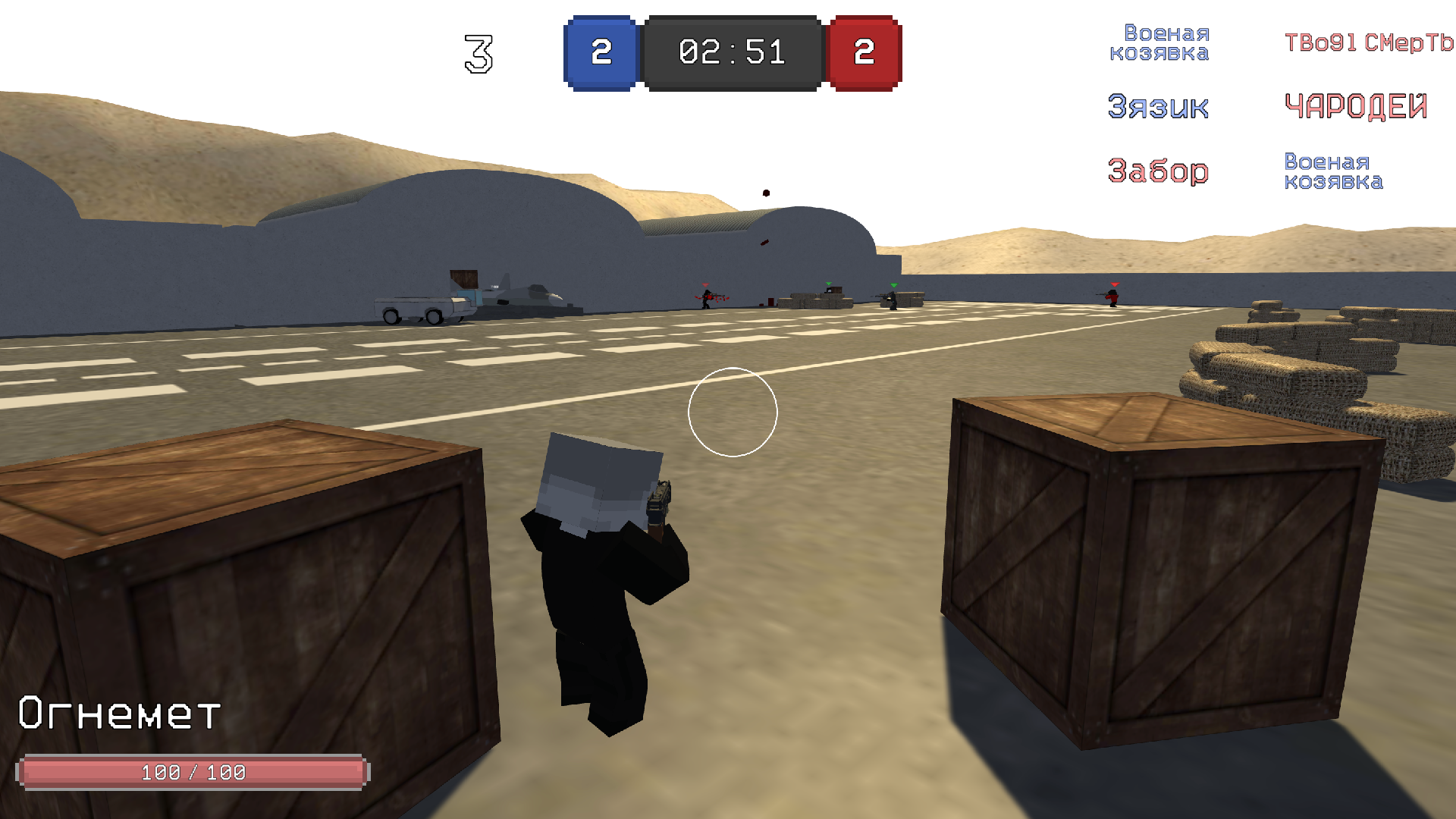
Task: Open the weapon ammo details
Action: coord(193,772)
